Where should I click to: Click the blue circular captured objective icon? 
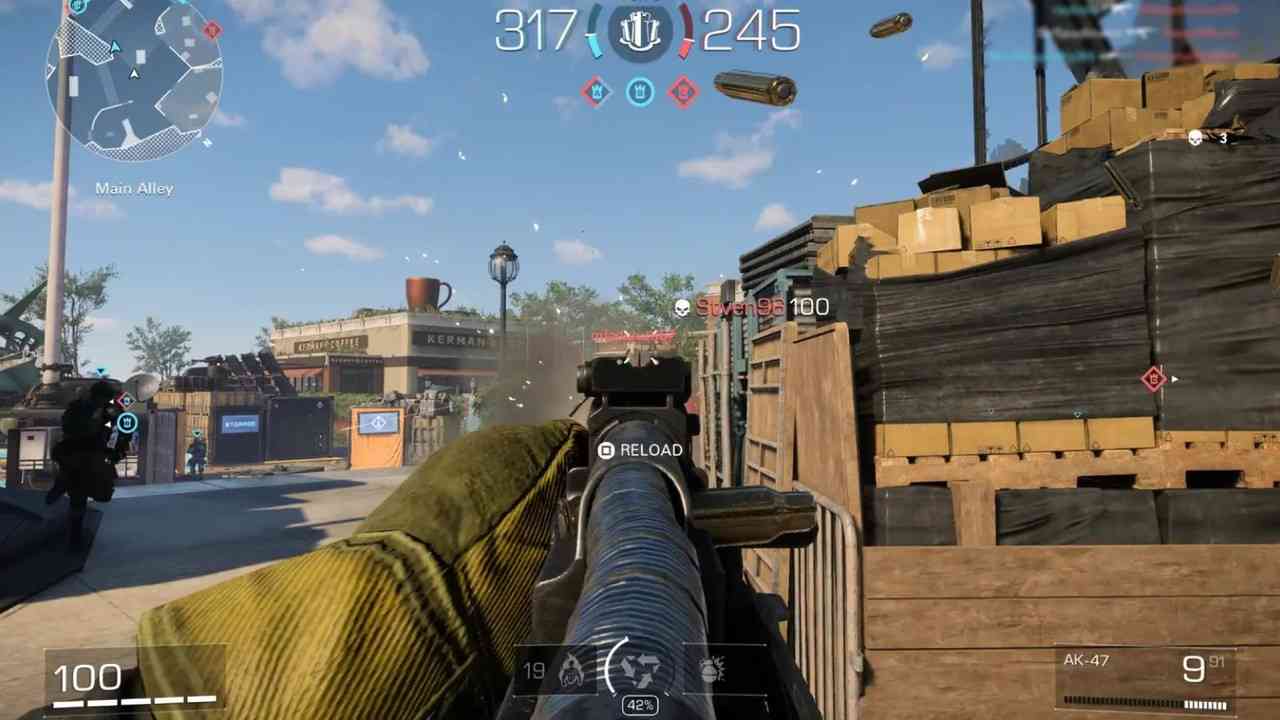coord(640,92)
